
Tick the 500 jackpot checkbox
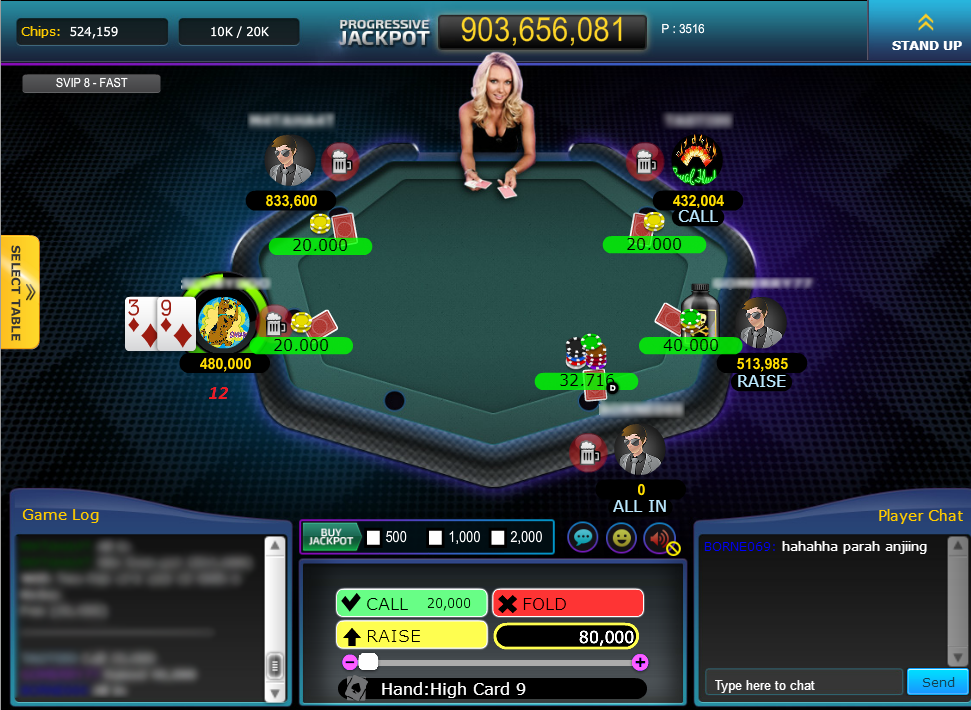click(x=374, y=538)
